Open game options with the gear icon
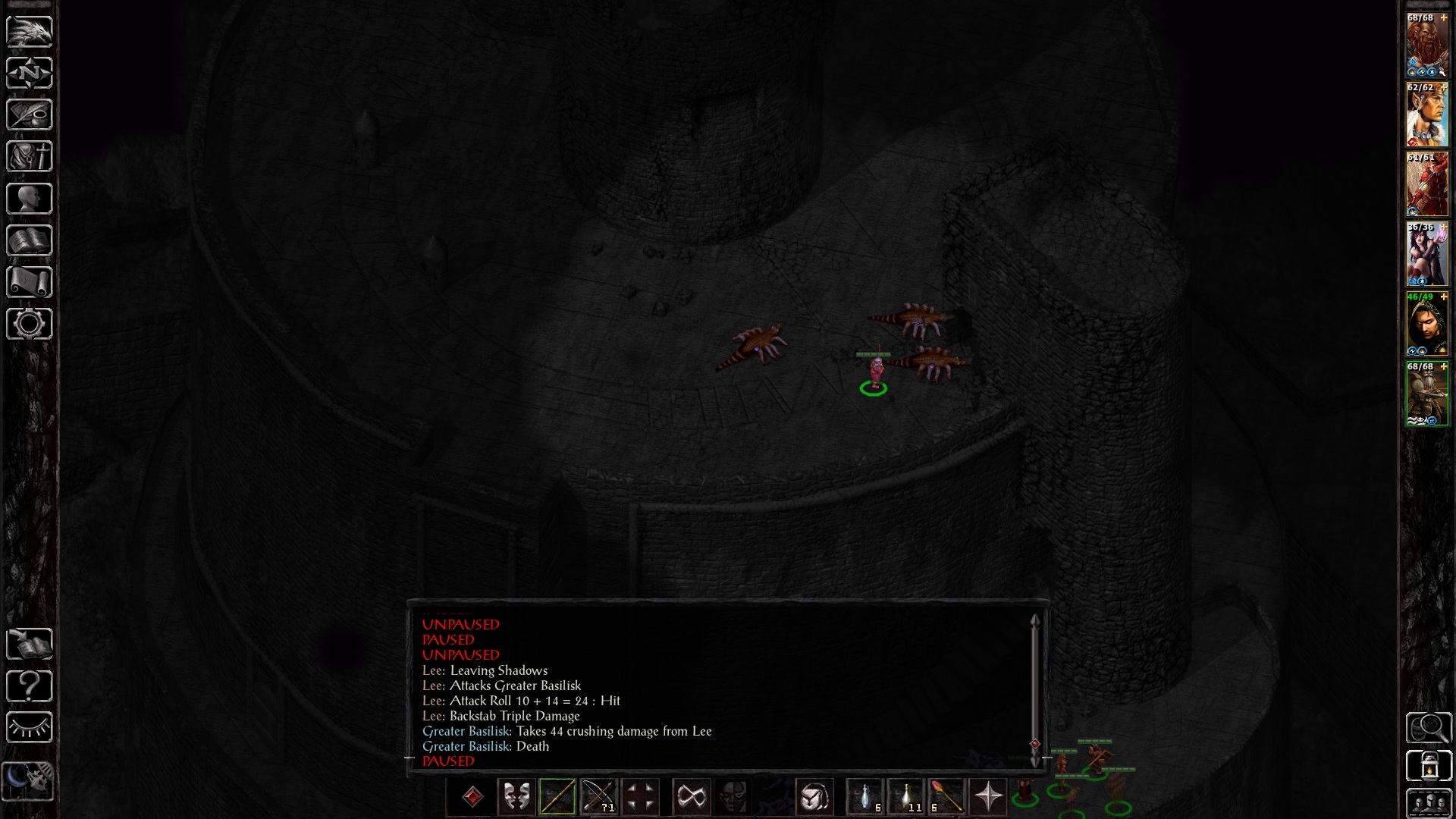Viewport: 1456px width, 819px height. (x=30, y=324)
